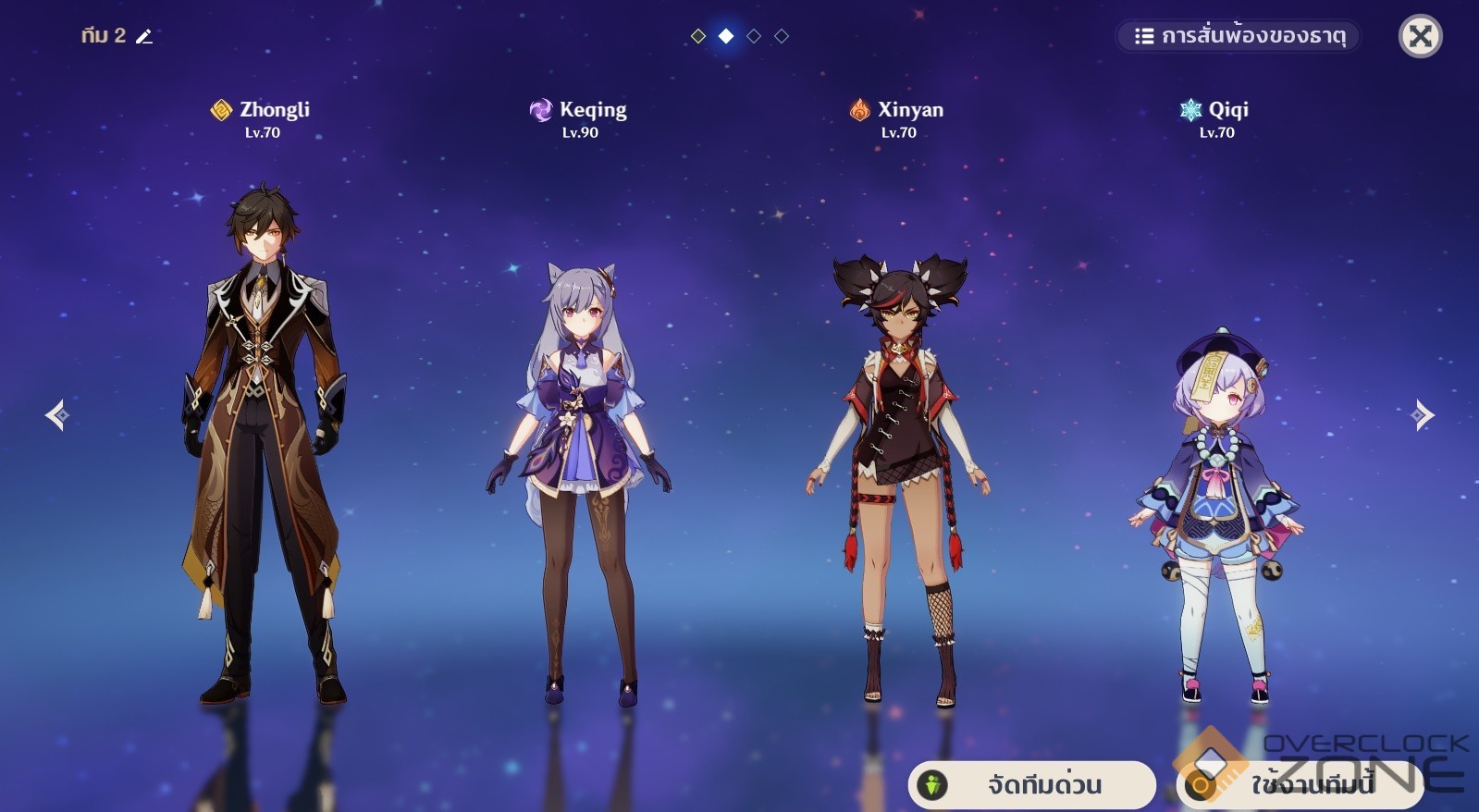The image size is (1479, 812).
Task: Close the party setup screen
Action: click(1420, 37)
